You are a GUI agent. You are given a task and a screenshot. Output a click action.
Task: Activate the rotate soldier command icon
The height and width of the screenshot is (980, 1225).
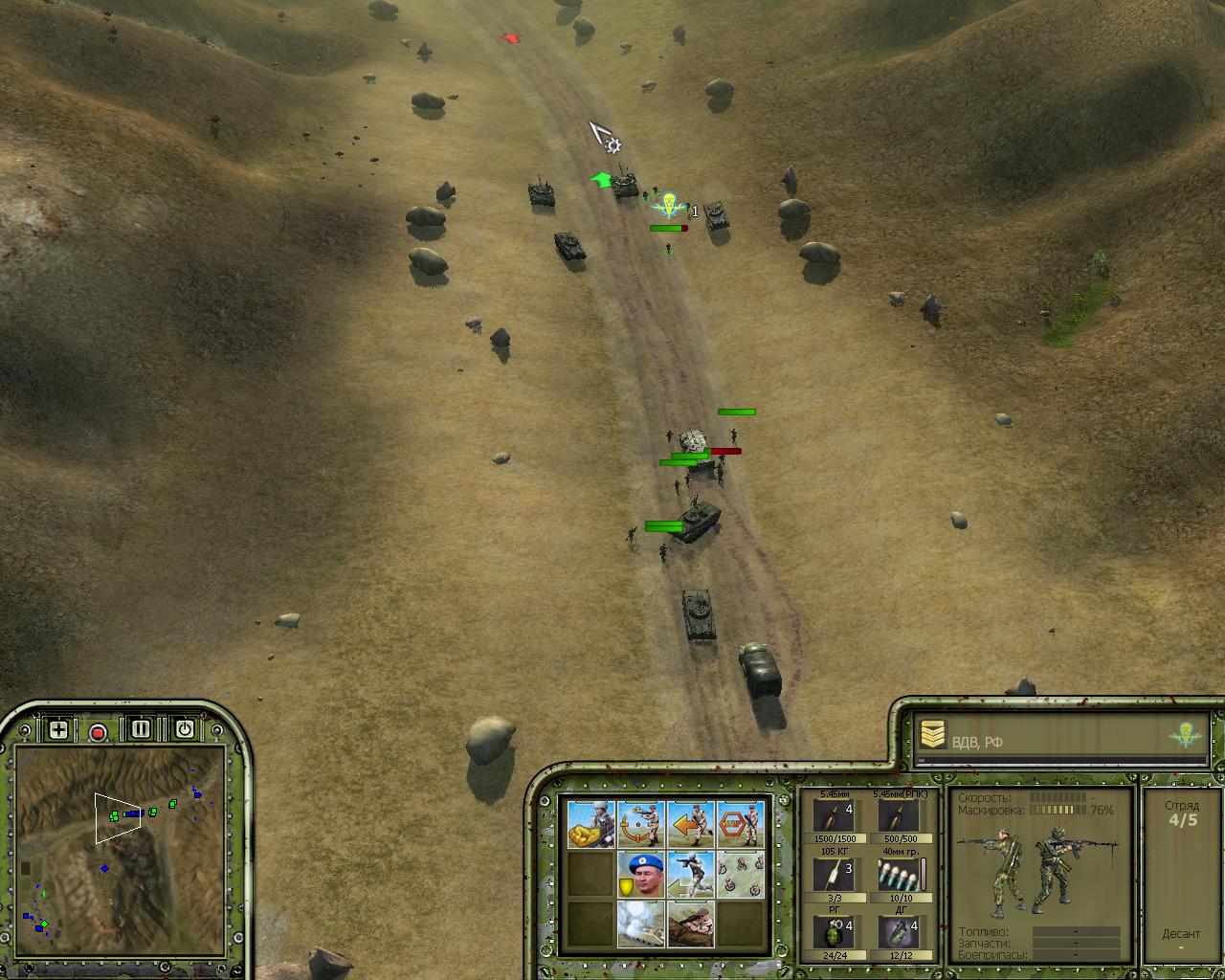pos(641,825)
